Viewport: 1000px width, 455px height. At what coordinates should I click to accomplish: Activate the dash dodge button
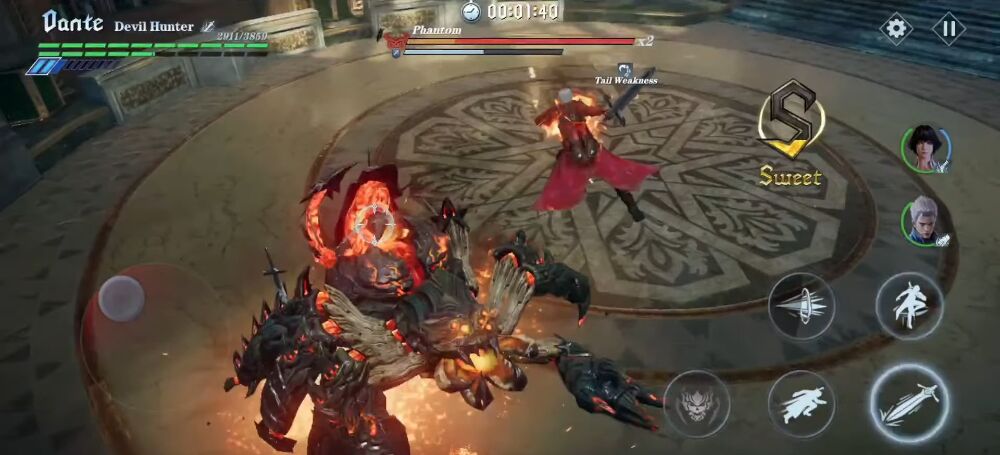pyautogui.click(x=801, y=403)
